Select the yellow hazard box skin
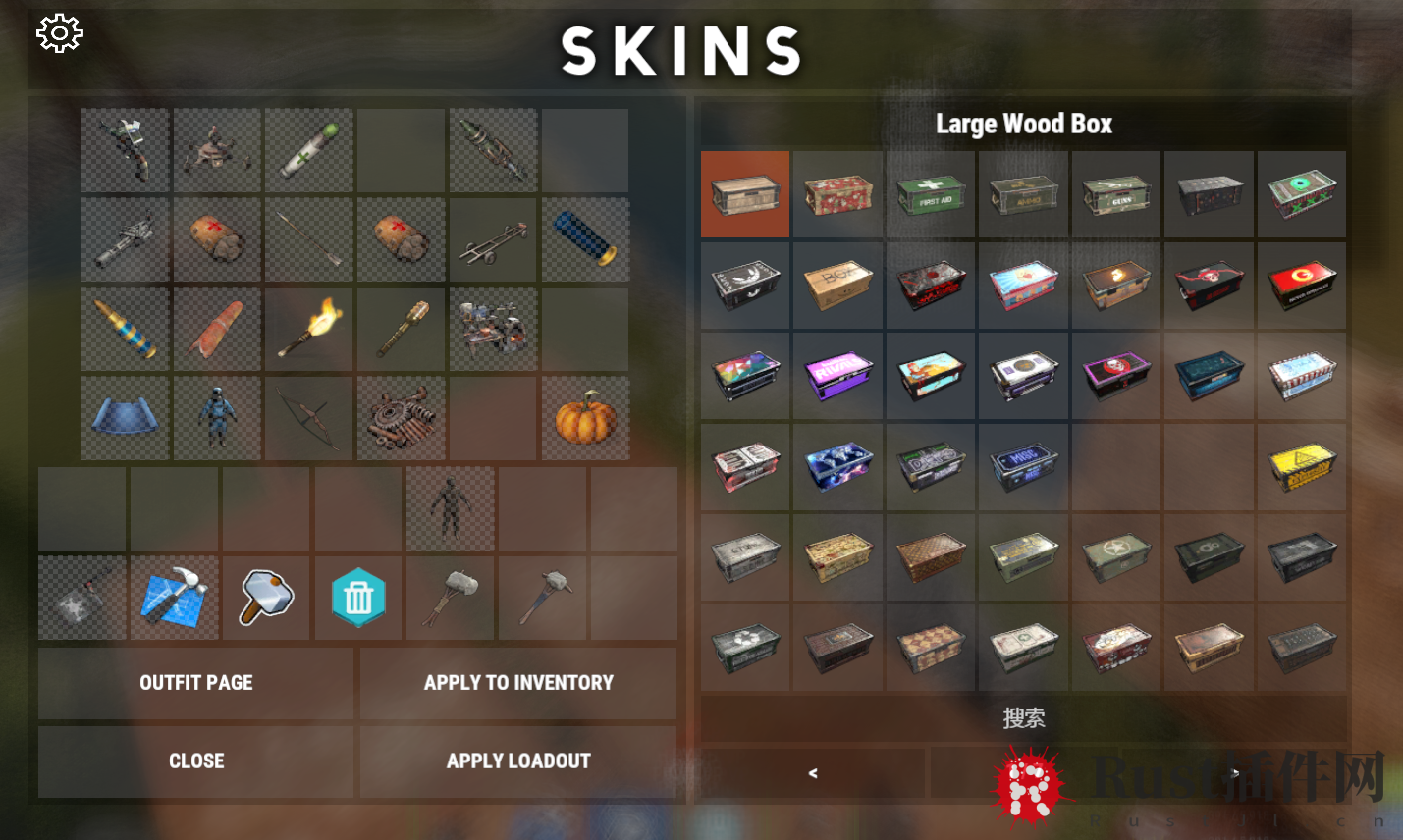 tap(1301, 466)
